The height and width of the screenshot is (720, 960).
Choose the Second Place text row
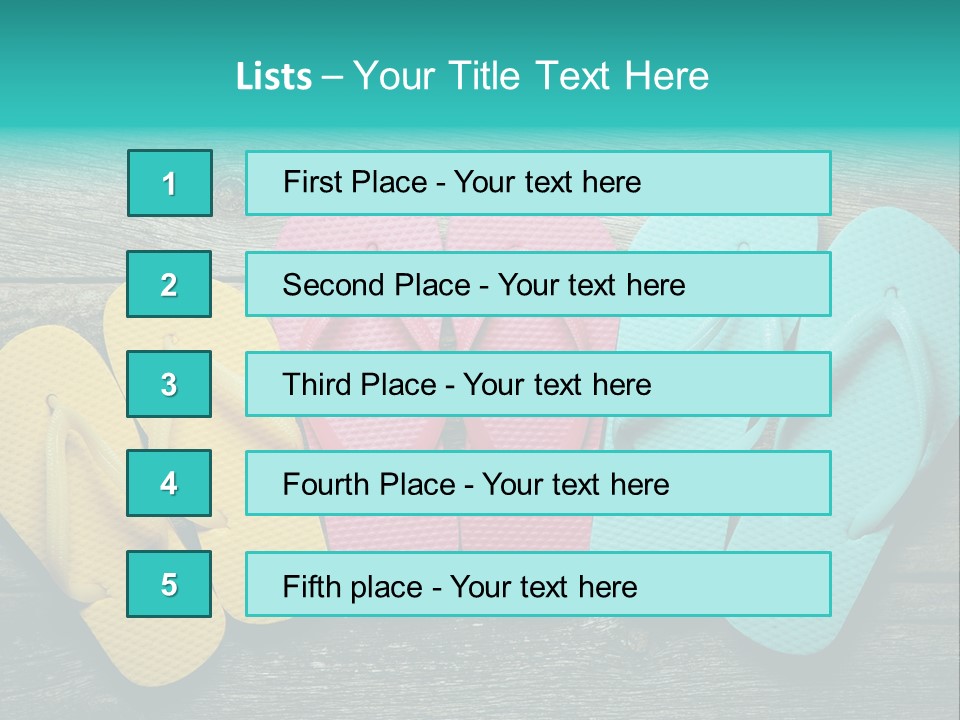coord(538,284)
